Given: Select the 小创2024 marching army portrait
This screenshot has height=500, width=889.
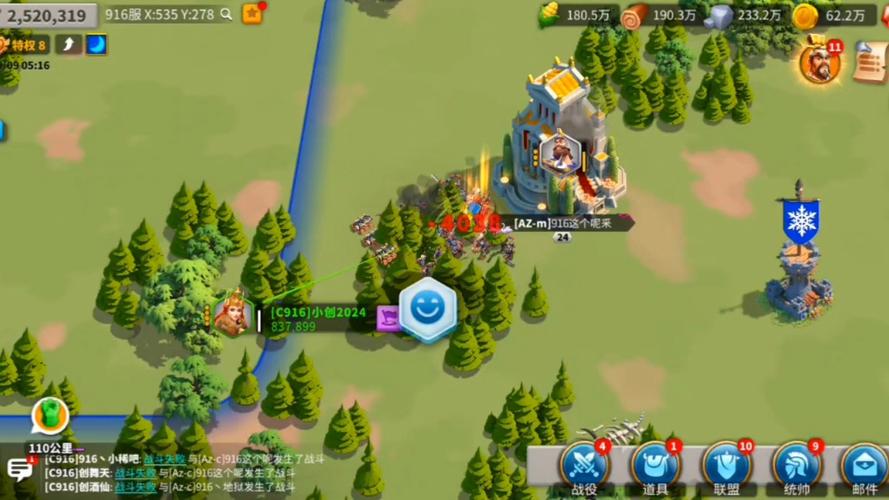Looking at the screenshot, I should (x=233, y=315).
